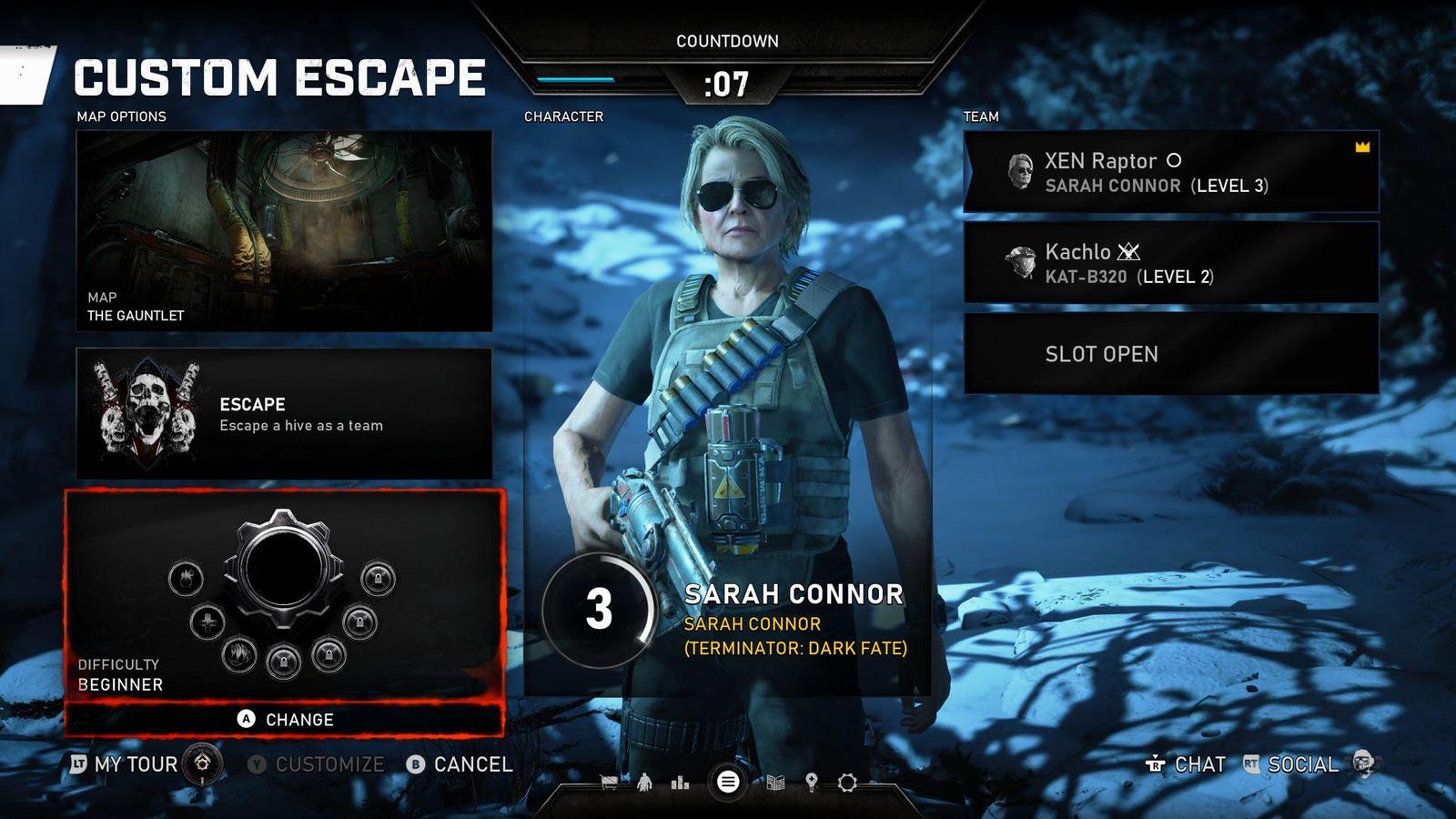This screenshot has width=1456, height=819.
Task: Open the character figure icon in bottom bar
Action: (645, 782)
